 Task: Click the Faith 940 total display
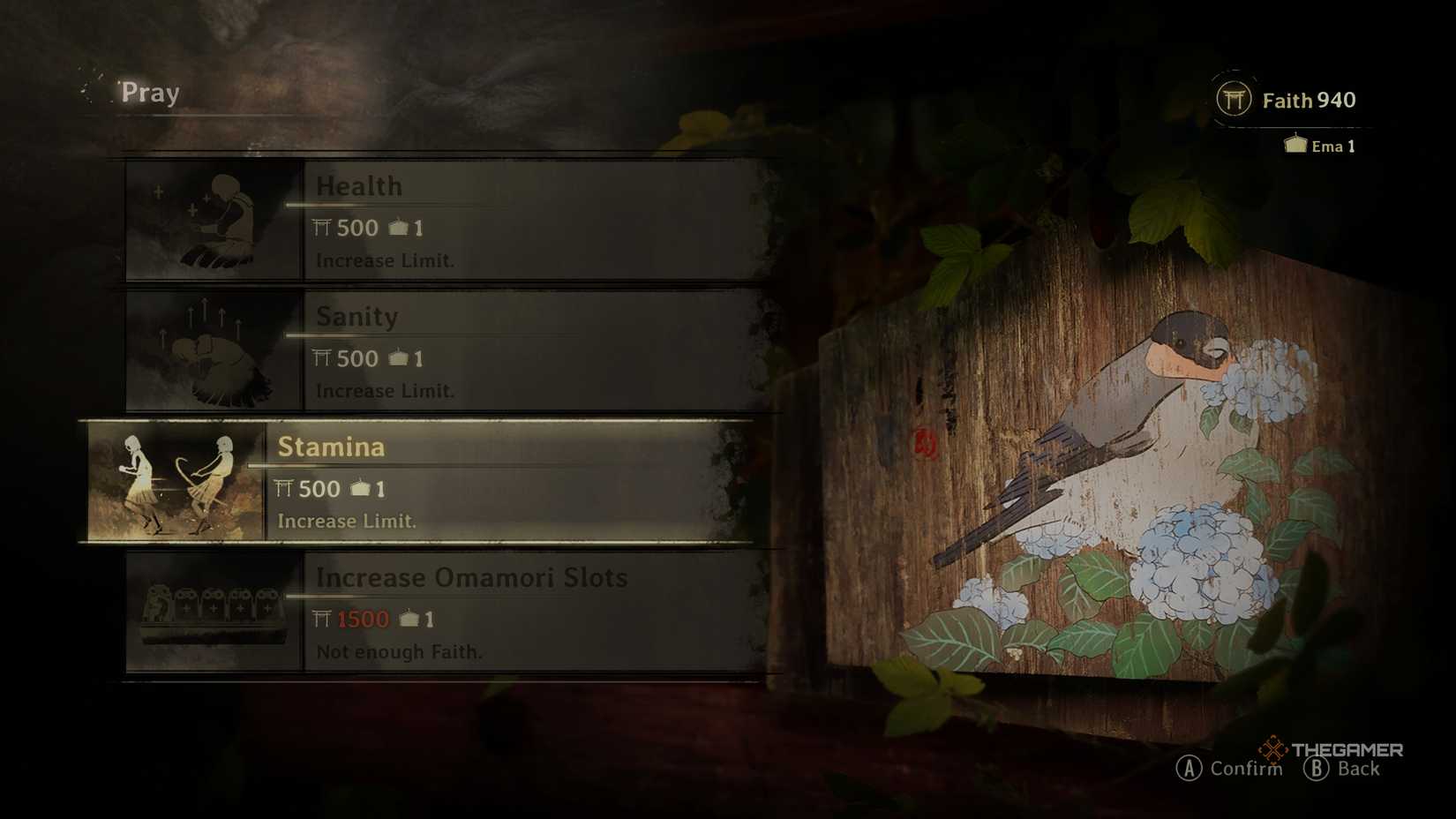(x=1309, y=101)
